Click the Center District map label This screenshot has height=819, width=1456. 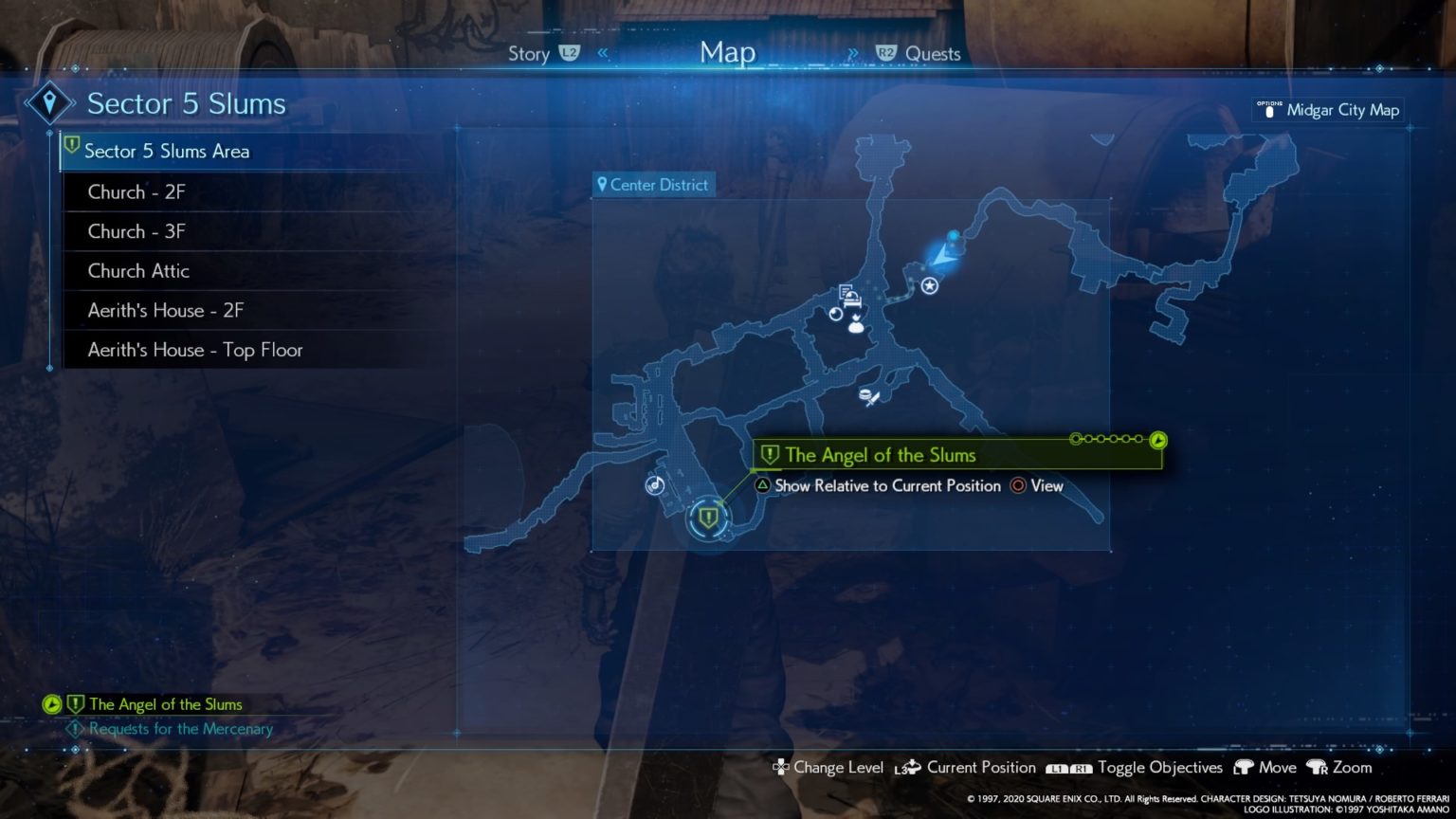pyautogui.click(x=653, y=185)
